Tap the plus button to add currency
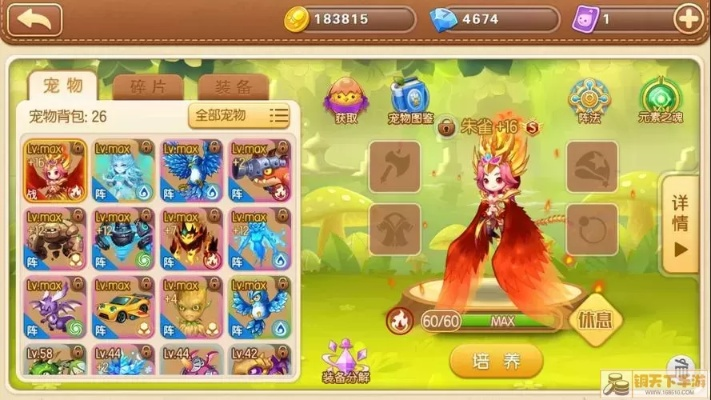711x400 pixels. pyautogui.click(x=687, y=18)
